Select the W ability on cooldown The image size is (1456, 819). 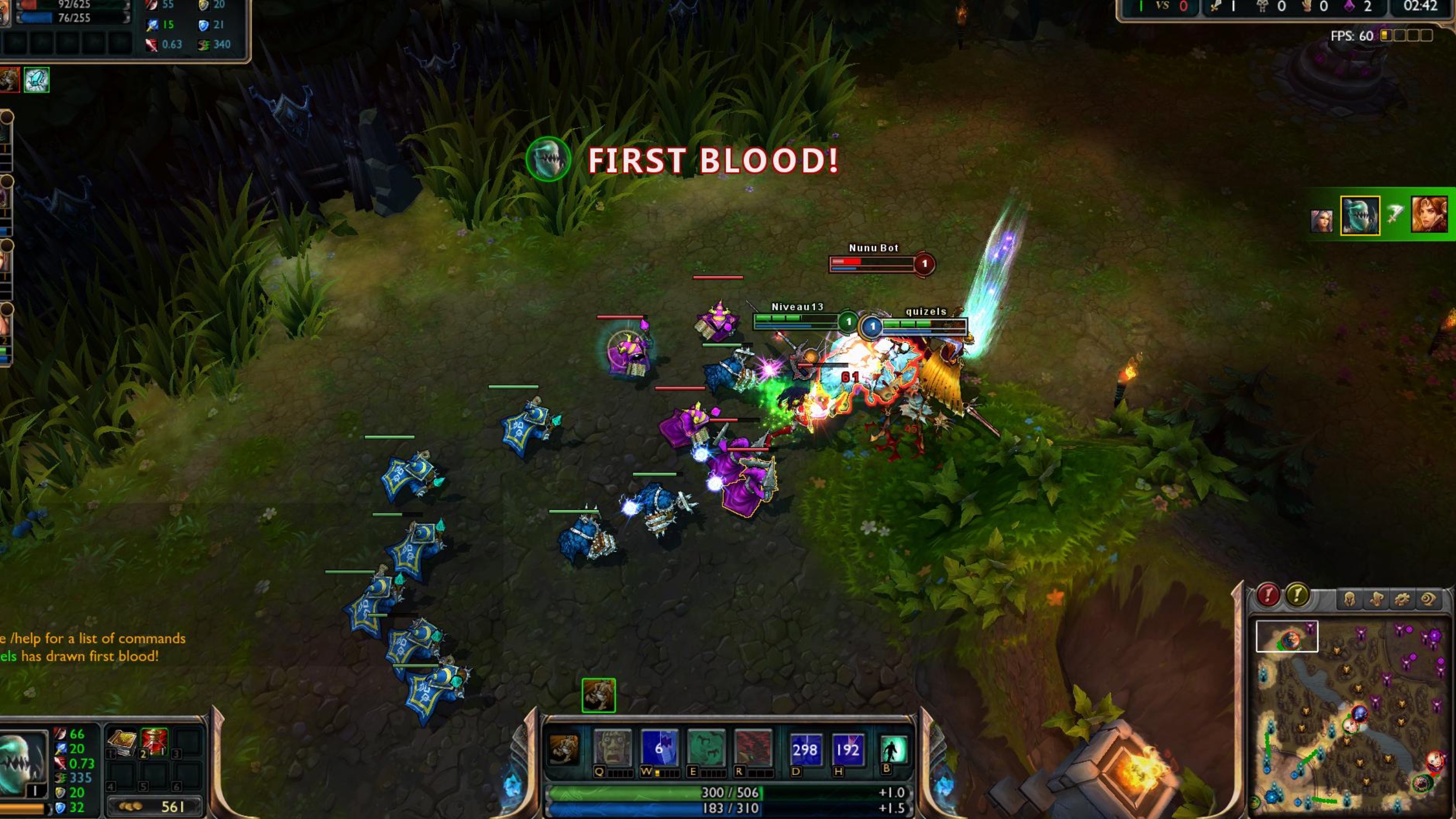(x=659, y=748)
